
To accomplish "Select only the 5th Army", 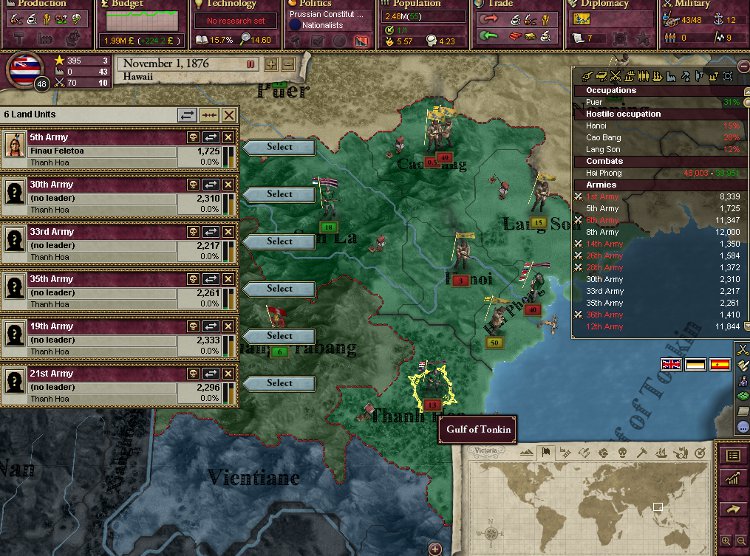I will coord(279,147).
